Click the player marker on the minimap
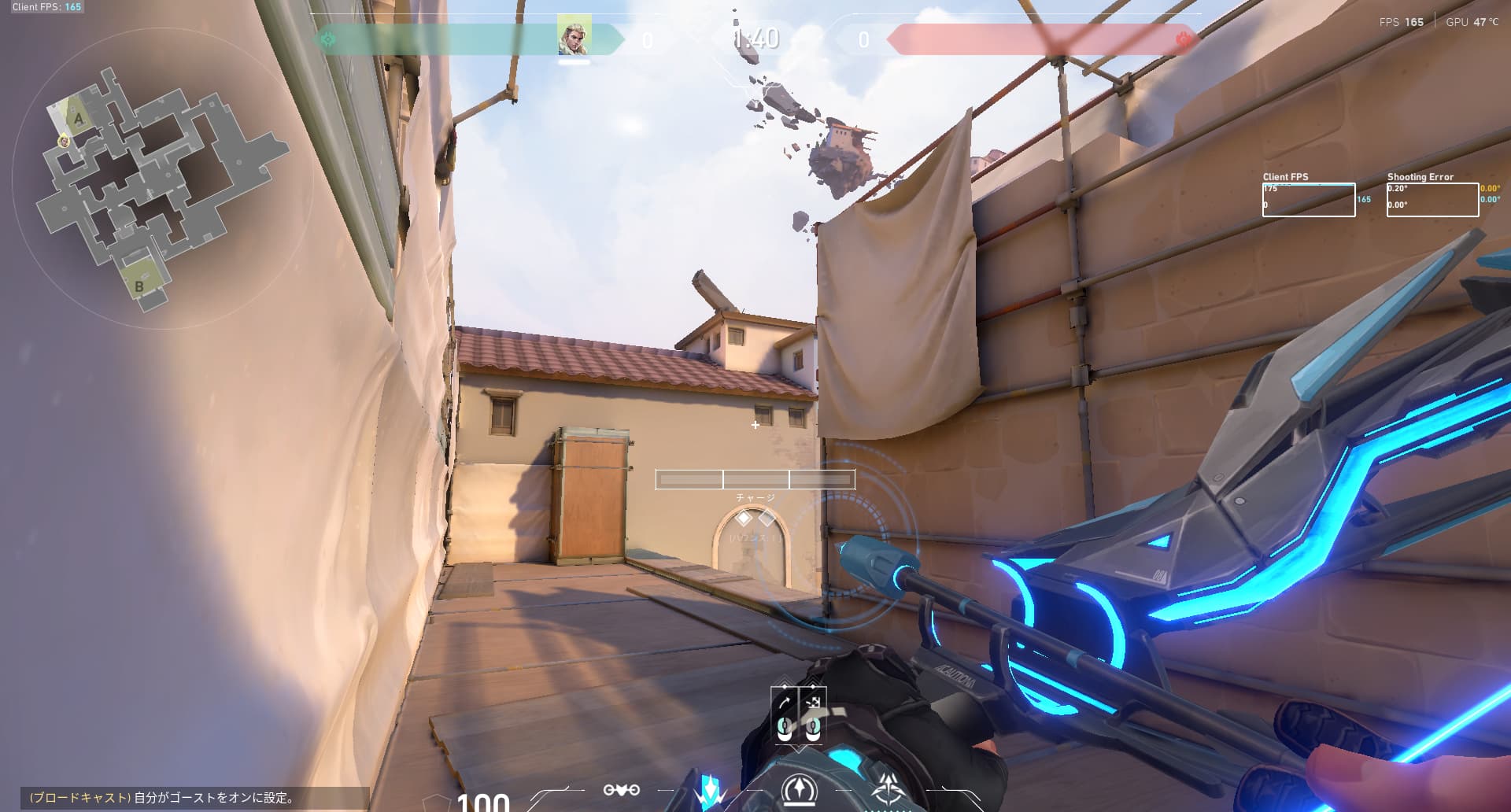This screenshot has height=812, width=1511. [65, 141]
